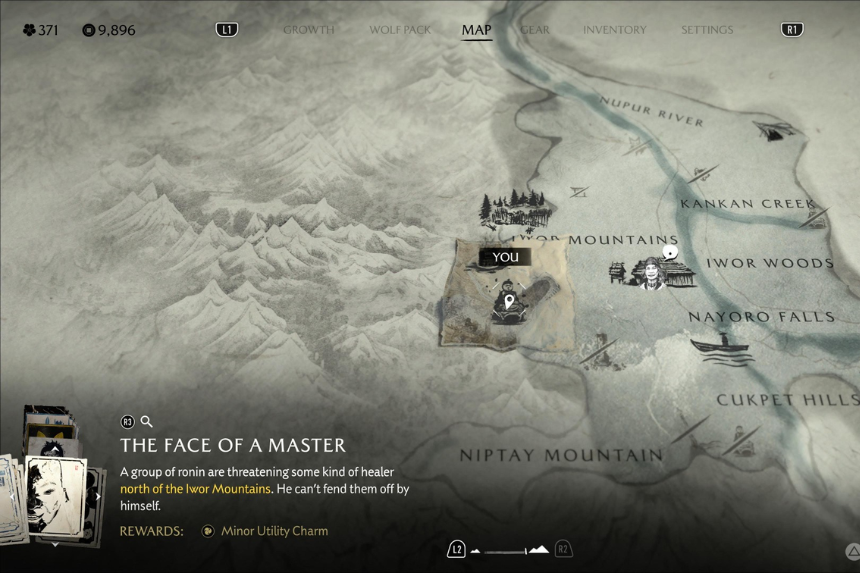Open the Wolf Pack tab
This screenshot has height=573, width=860.
pyautogui.click(x=399, y=30)
